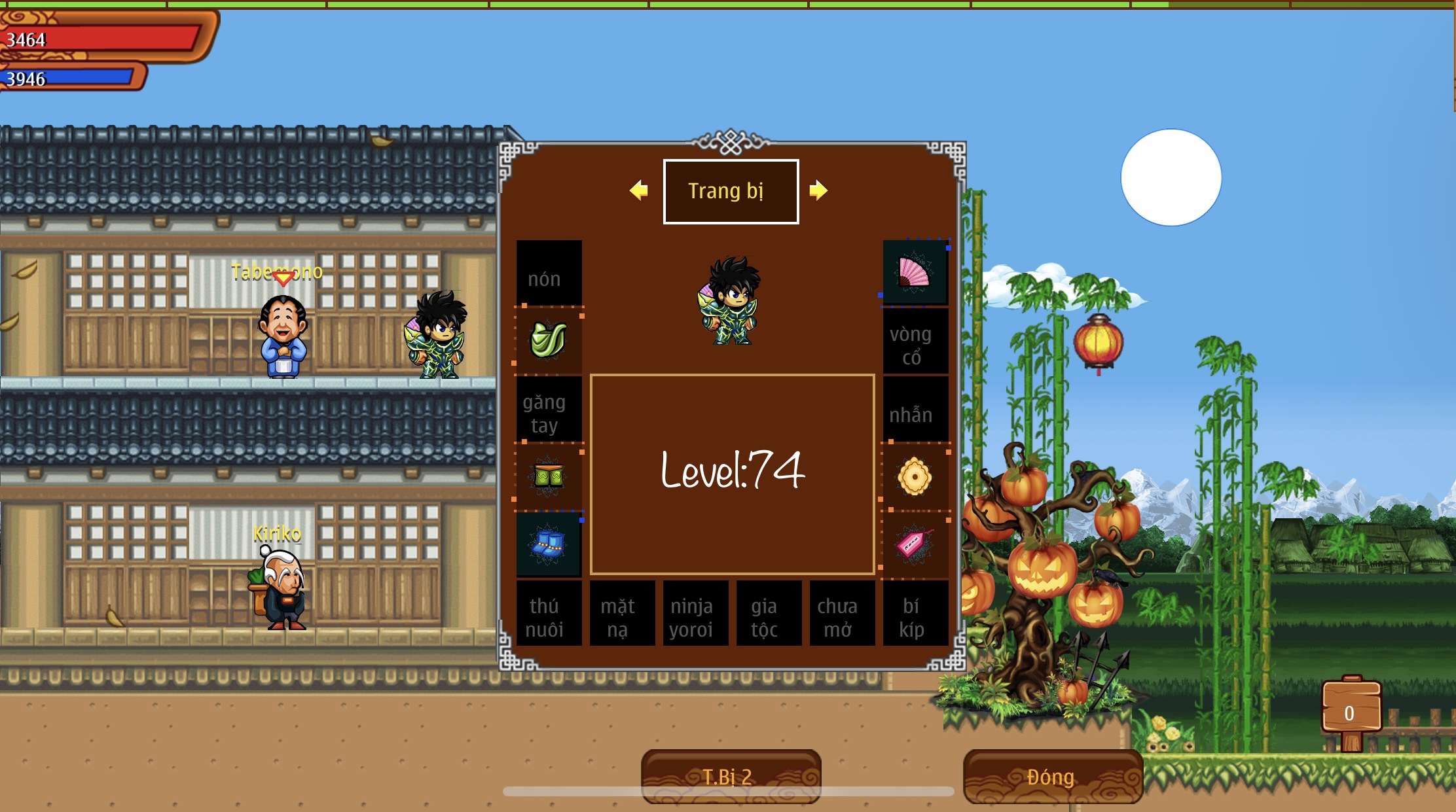
Task: Close the equipment panel with Đóng
Action: [1052, 777]
